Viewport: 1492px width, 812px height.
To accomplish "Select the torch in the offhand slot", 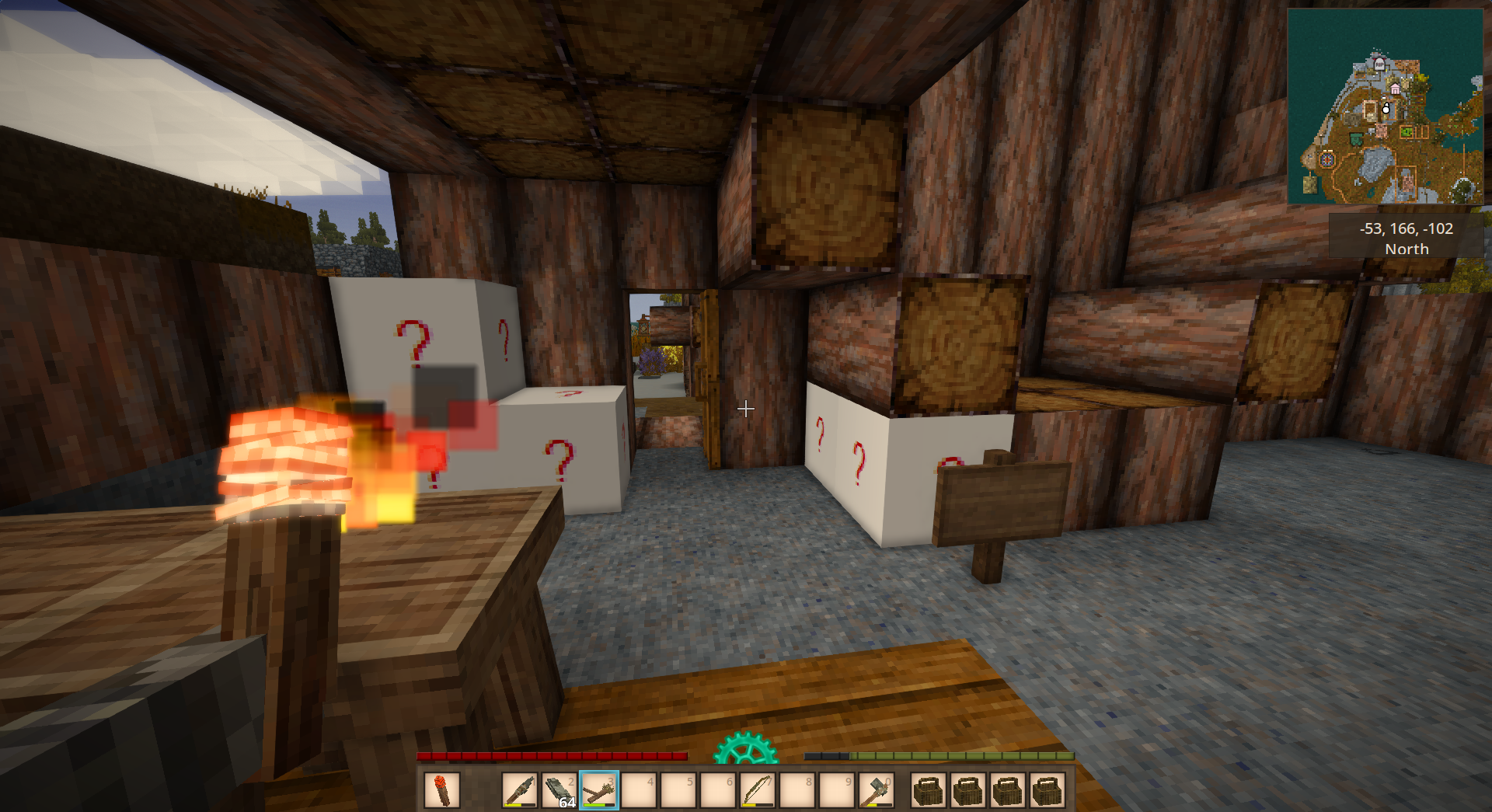I will (x=441, y=791).
